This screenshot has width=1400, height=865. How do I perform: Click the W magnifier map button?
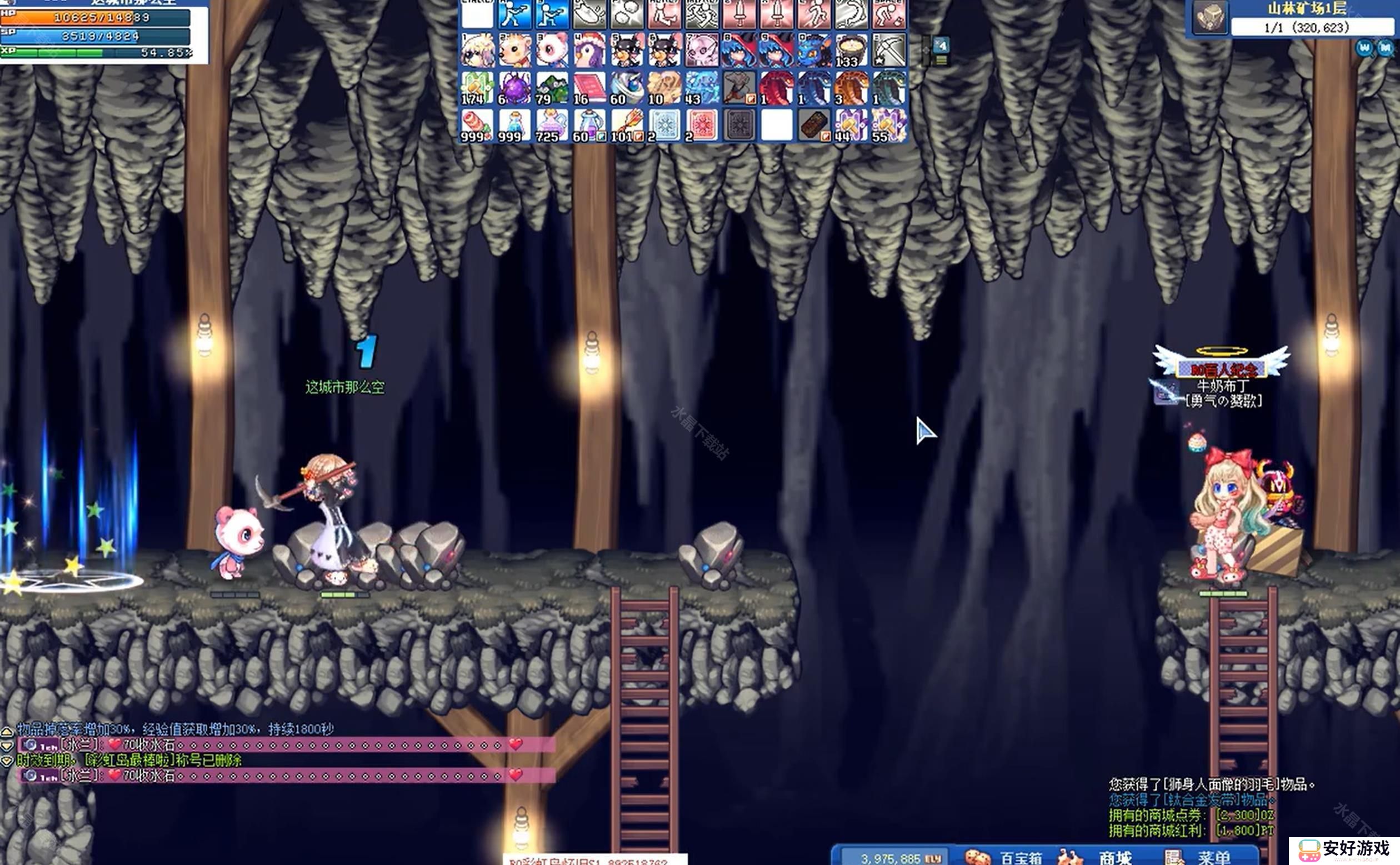click(1364, 48)
